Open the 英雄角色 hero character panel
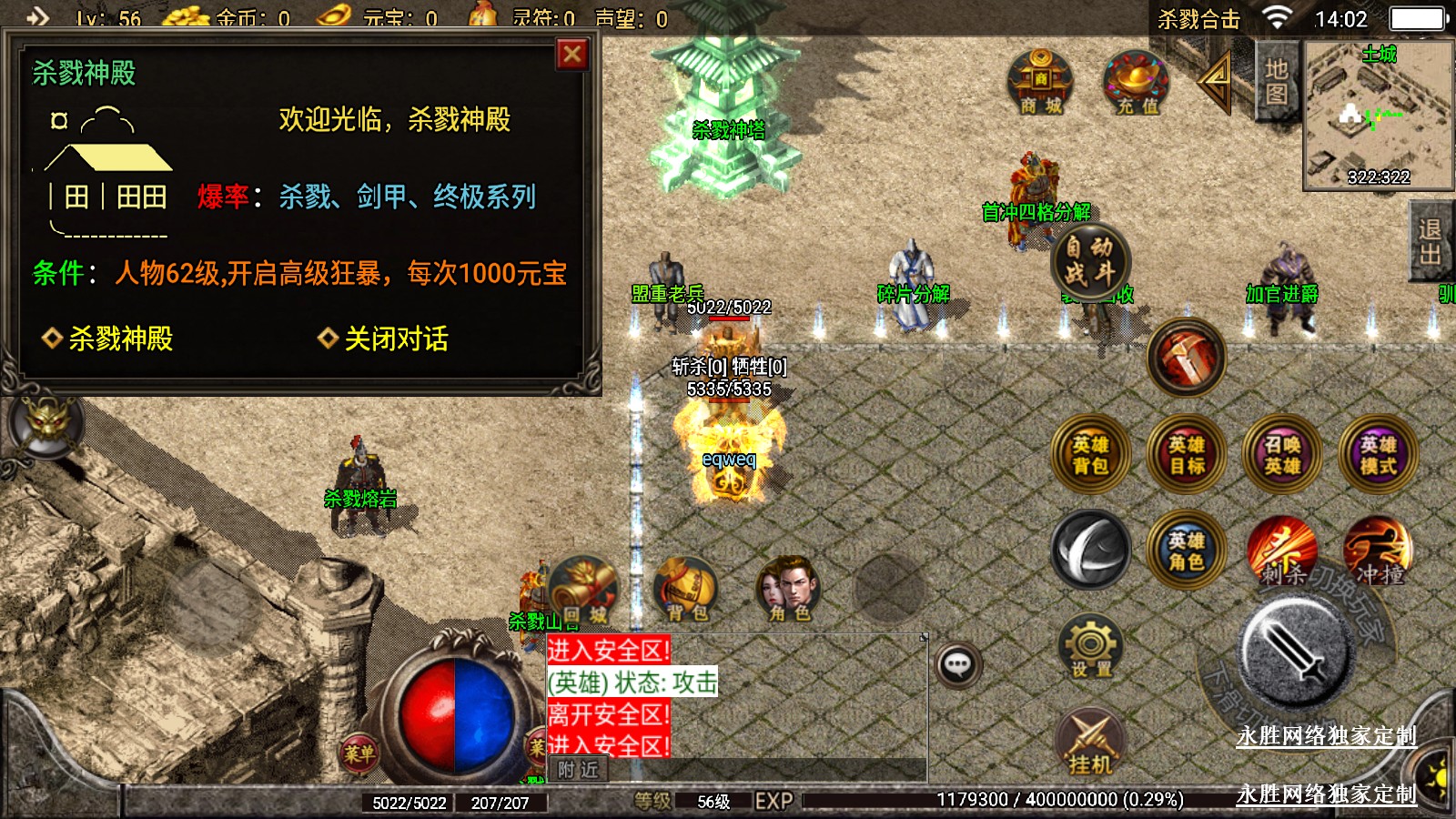 pyautogui.click(x=1186, y=551)
